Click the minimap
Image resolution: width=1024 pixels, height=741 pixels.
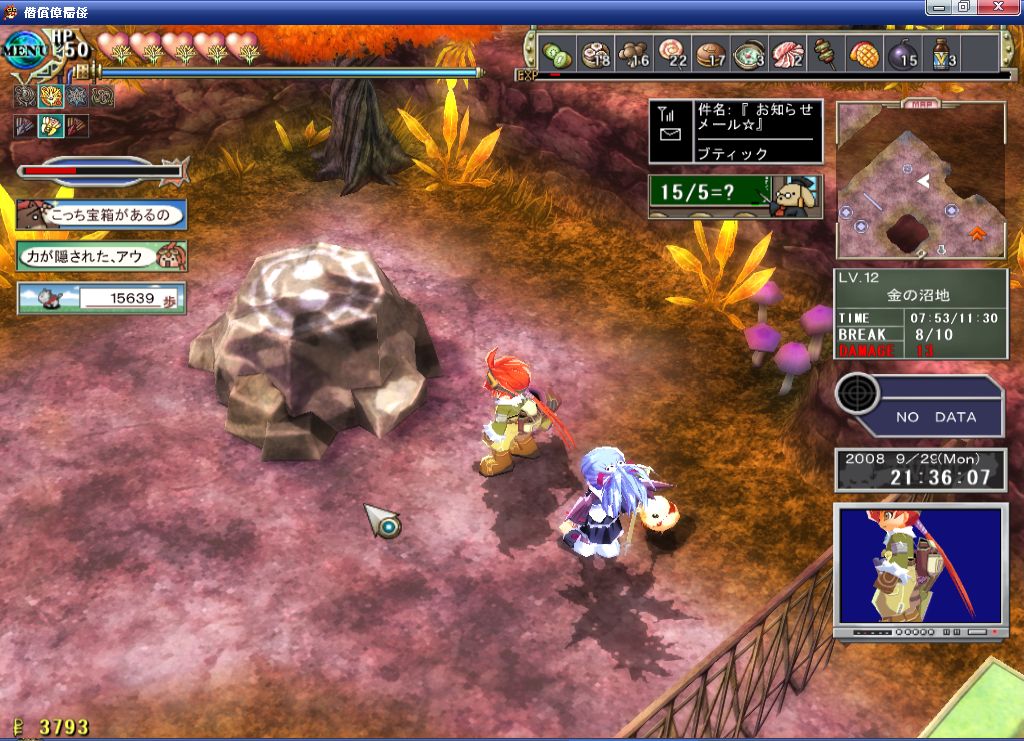click(x=920, y=182)
